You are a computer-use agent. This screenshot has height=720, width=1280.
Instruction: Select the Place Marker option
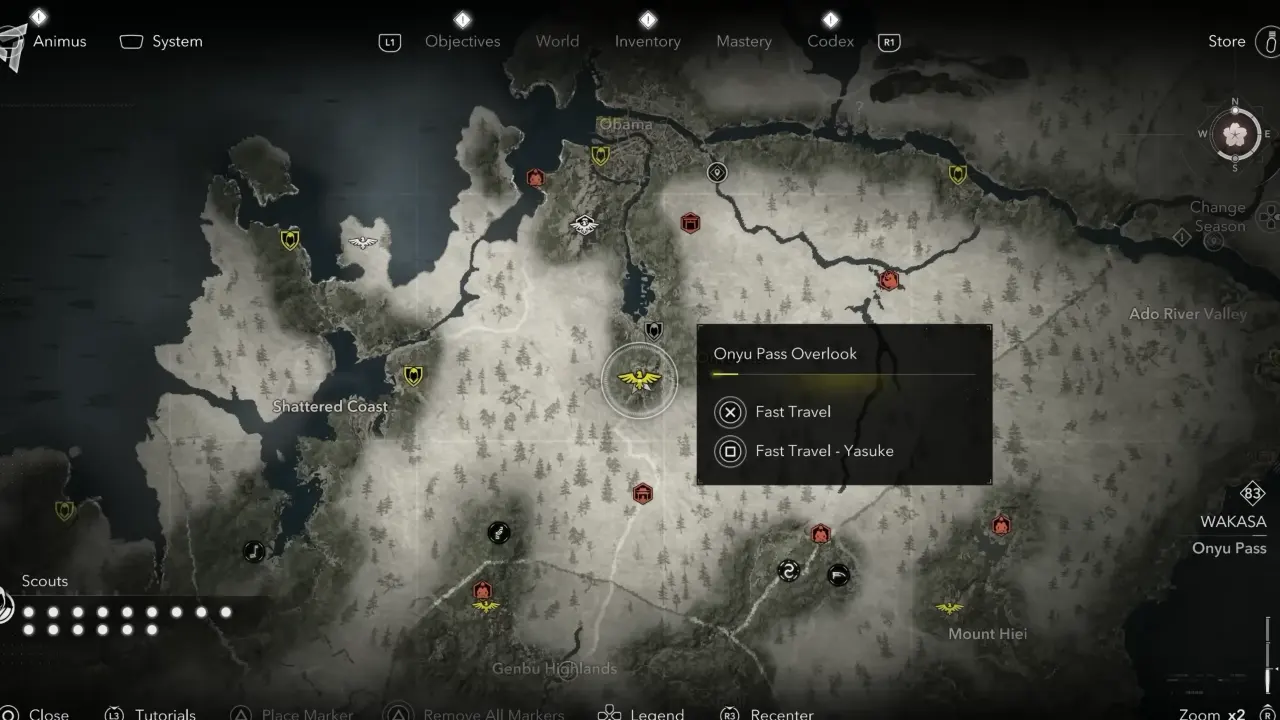[x=306, y=713]
